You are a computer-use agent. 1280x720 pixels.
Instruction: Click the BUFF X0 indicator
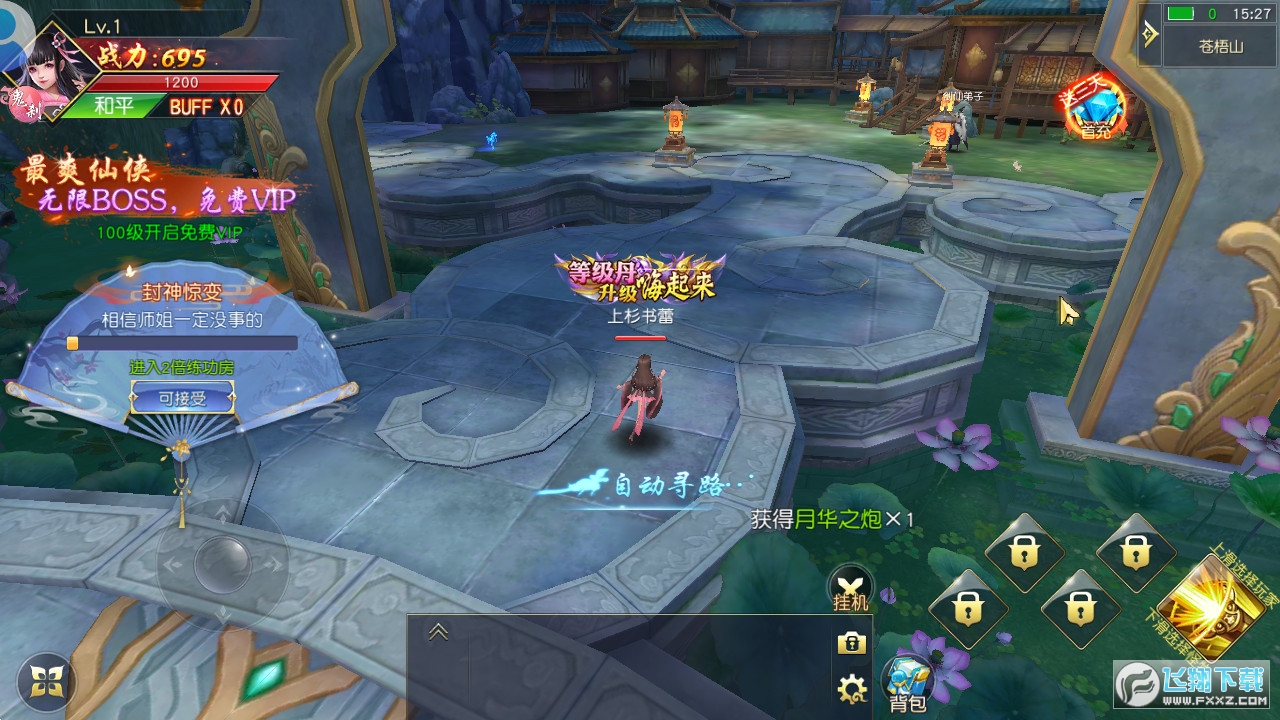coord(206,106)
